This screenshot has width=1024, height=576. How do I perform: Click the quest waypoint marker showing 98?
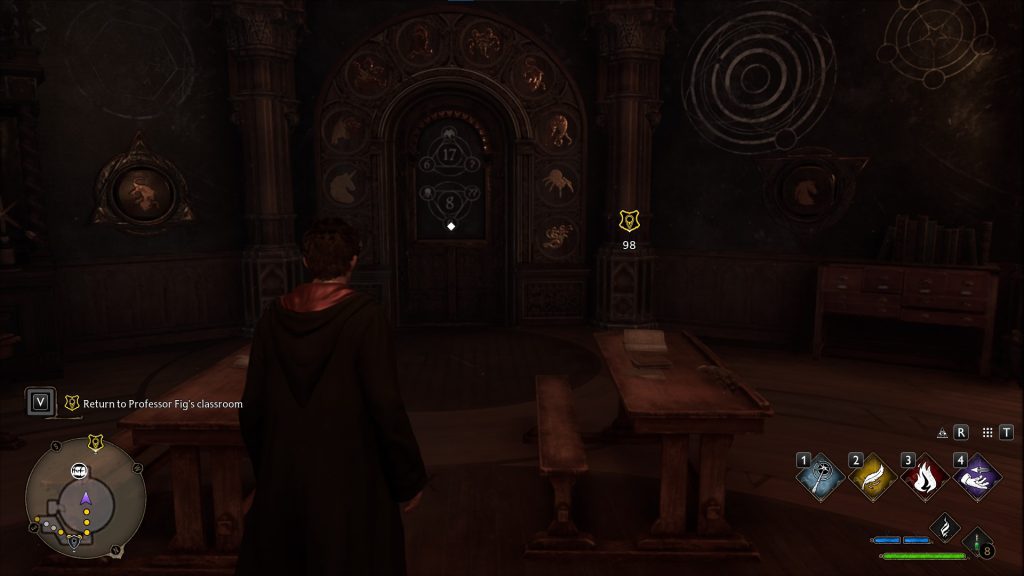[629, 221]
